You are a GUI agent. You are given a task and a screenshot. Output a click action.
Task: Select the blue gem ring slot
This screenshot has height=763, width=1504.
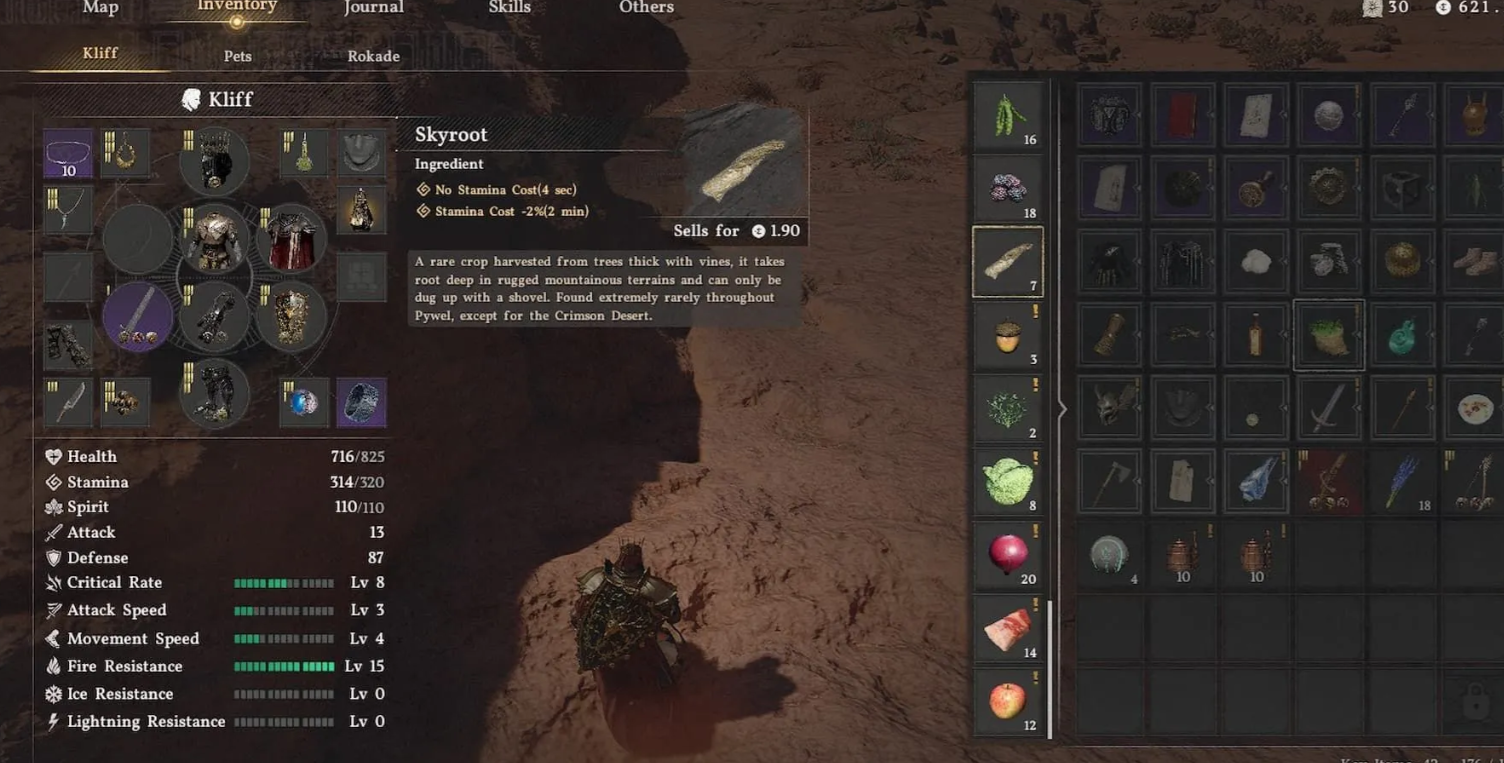[x=303, y=402]
